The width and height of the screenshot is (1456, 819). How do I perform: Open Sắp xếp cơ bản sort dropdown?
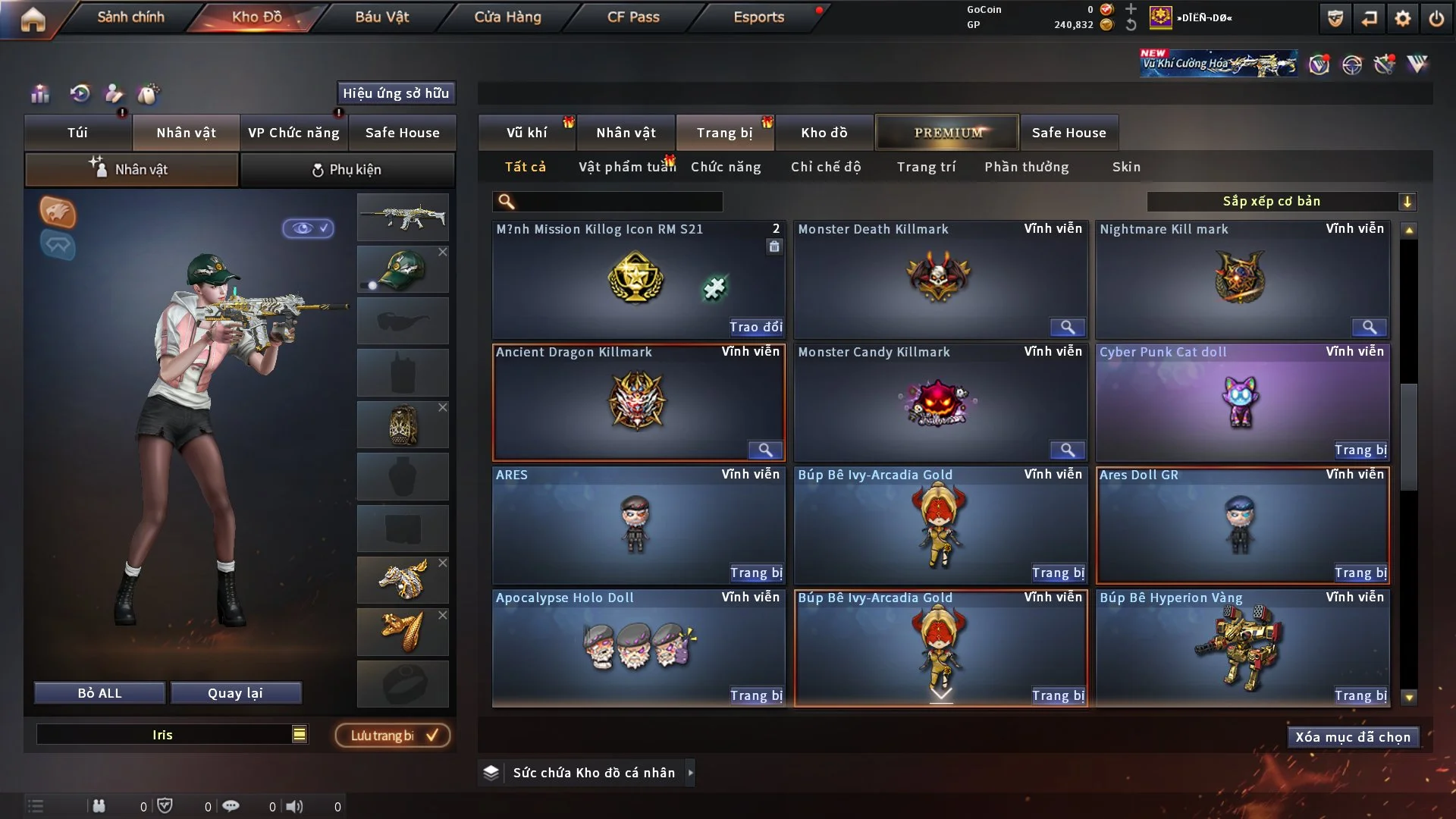click(x=1281, y=201)
